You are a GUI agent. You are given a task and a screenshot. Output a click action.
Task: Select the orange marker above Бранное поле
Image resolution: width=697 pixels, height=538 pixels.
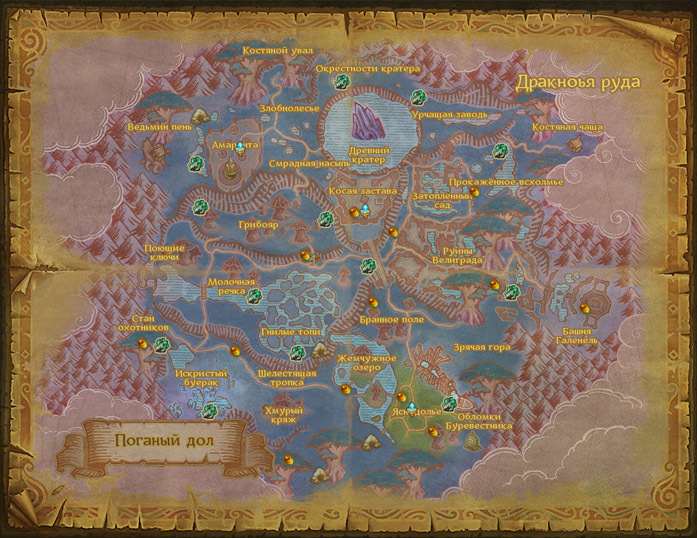point(372,301)
